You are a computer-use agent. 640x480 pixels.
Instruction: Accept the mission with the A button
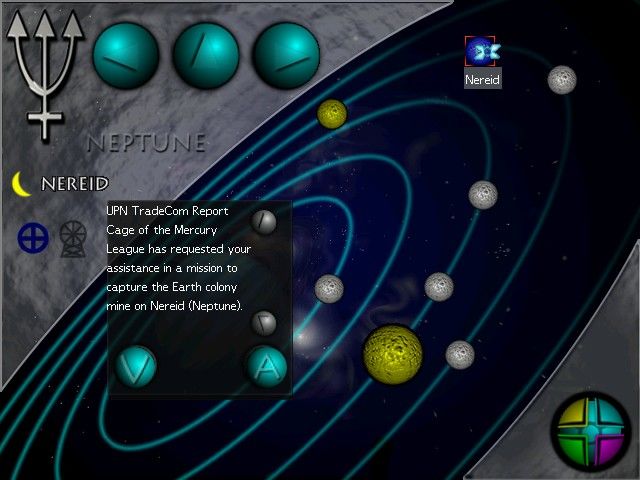tap(266, 367)
